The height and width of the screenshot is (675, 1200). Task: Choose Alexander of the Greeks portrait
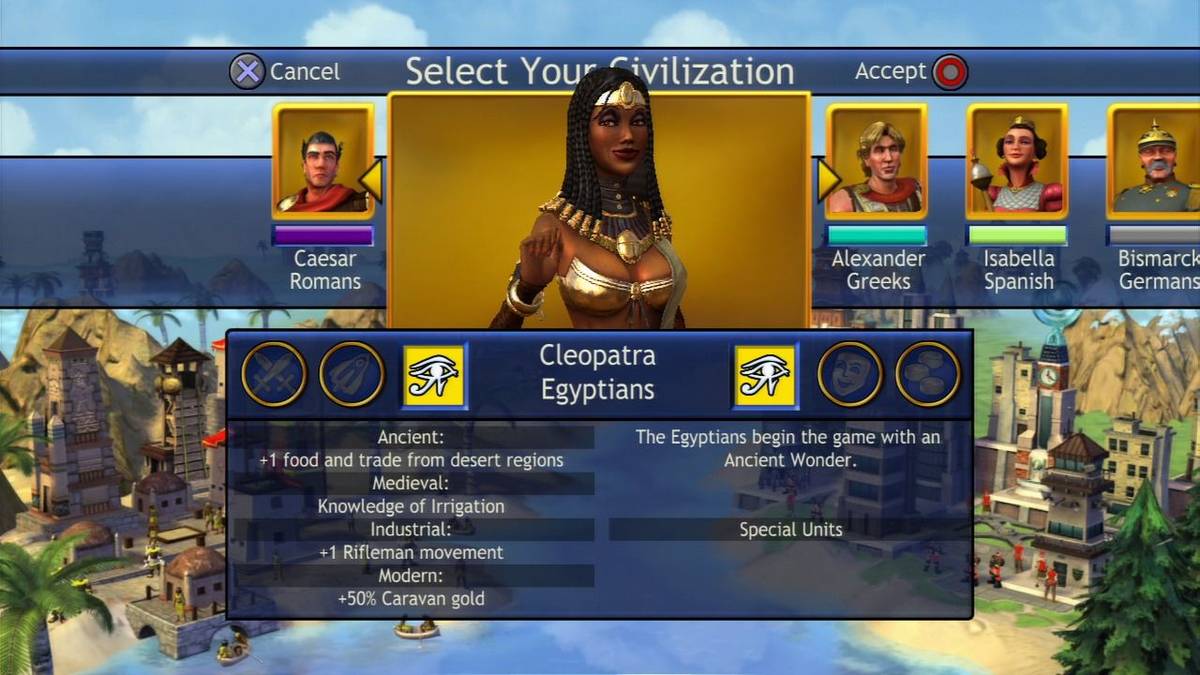coord(877,161)
